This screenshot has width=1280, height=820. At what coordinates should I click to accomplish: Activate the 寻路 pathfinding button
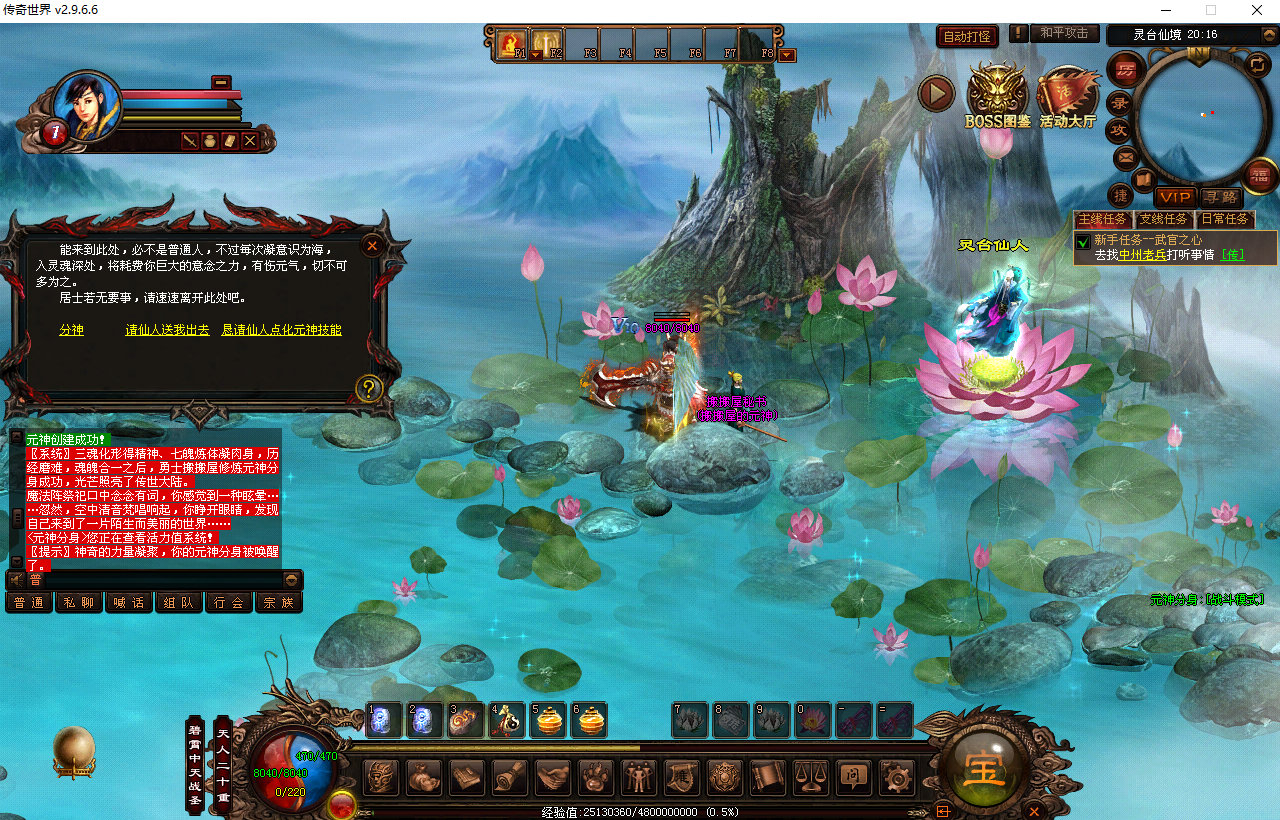pos(1220,198)
